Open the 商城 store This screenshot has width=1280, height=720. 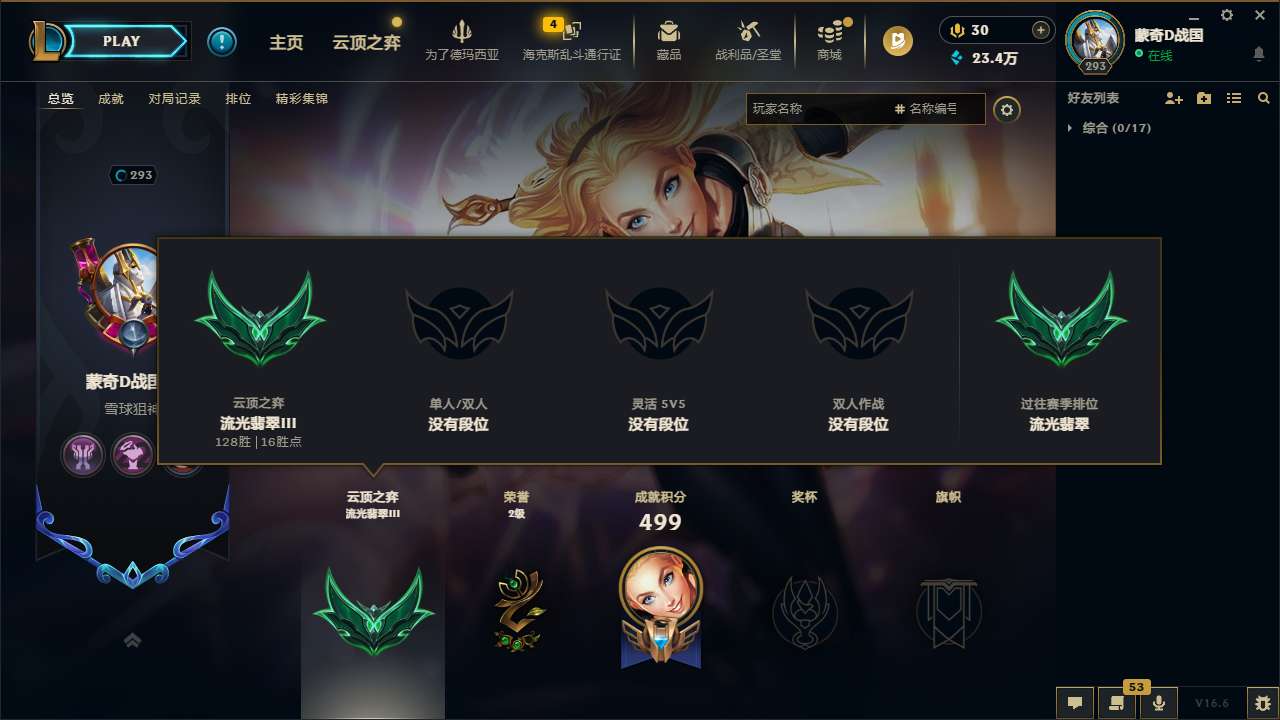[x=829, y=40]
